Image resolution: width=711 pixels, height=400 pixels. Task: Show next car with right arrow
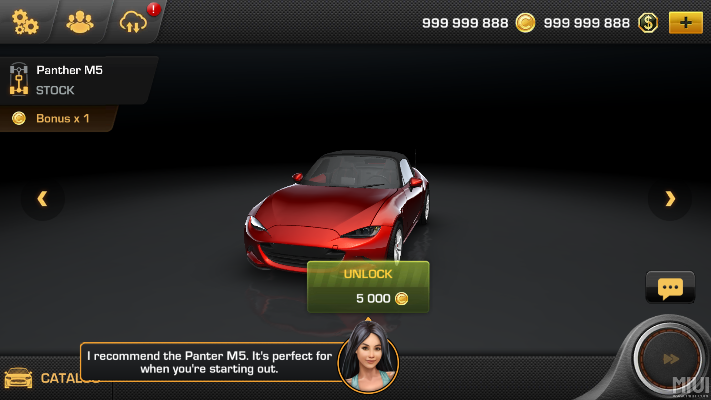670,199
